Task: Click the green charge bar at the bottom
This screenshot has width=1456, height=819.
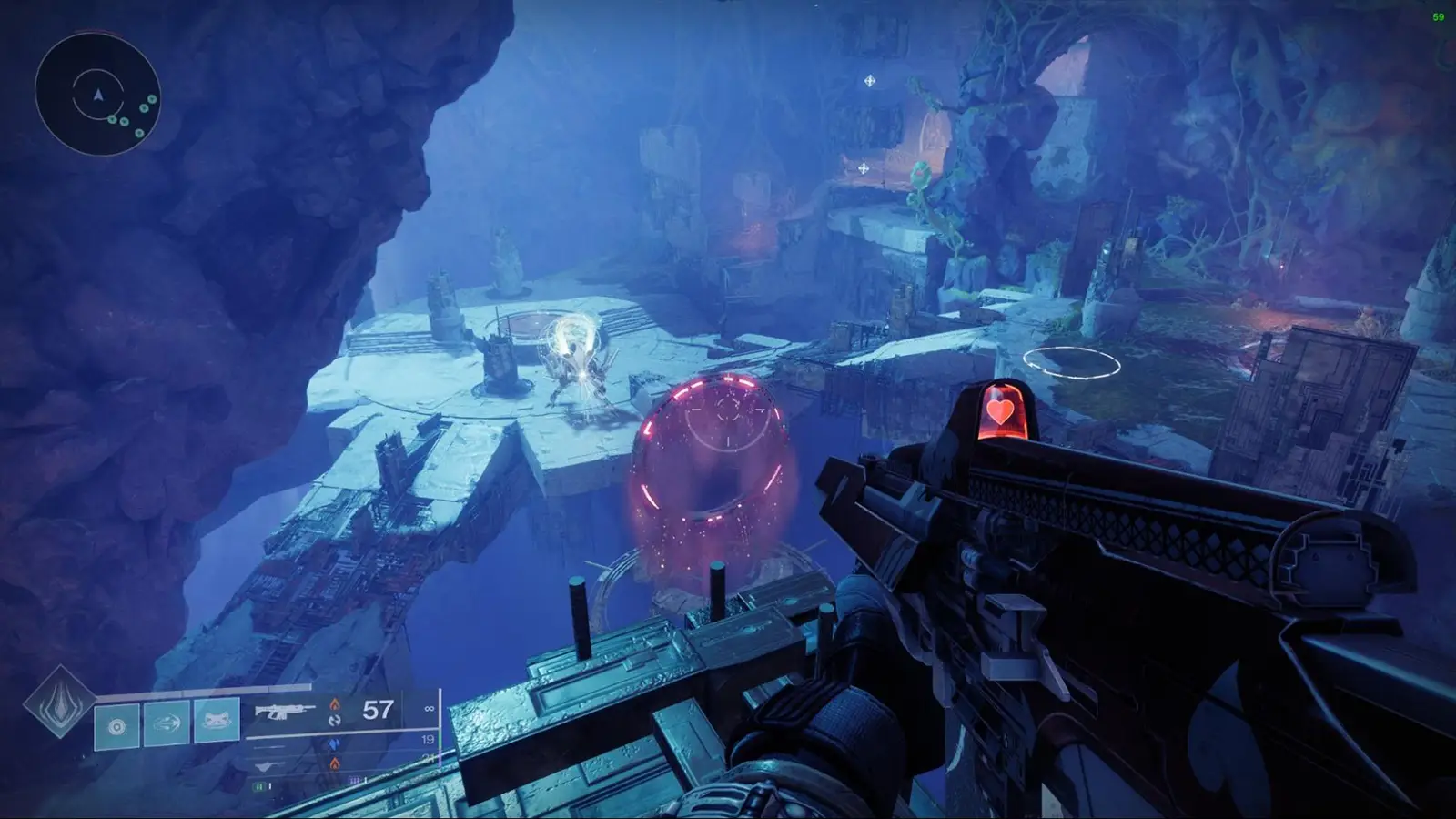Action: point(260,786)
